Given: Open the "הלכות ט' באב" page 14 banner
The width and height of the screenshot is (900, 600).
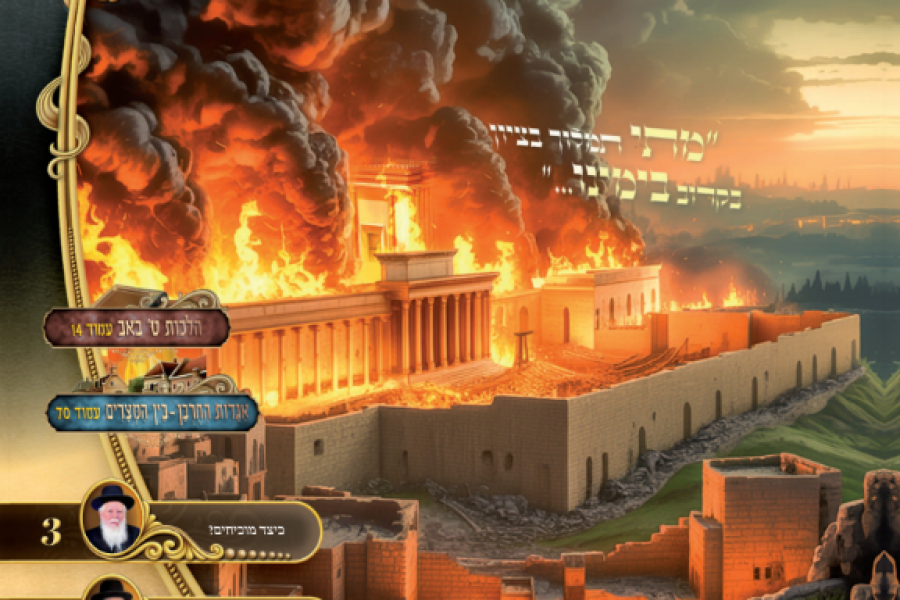Looking at the screenshot, I should click(137, 327).
